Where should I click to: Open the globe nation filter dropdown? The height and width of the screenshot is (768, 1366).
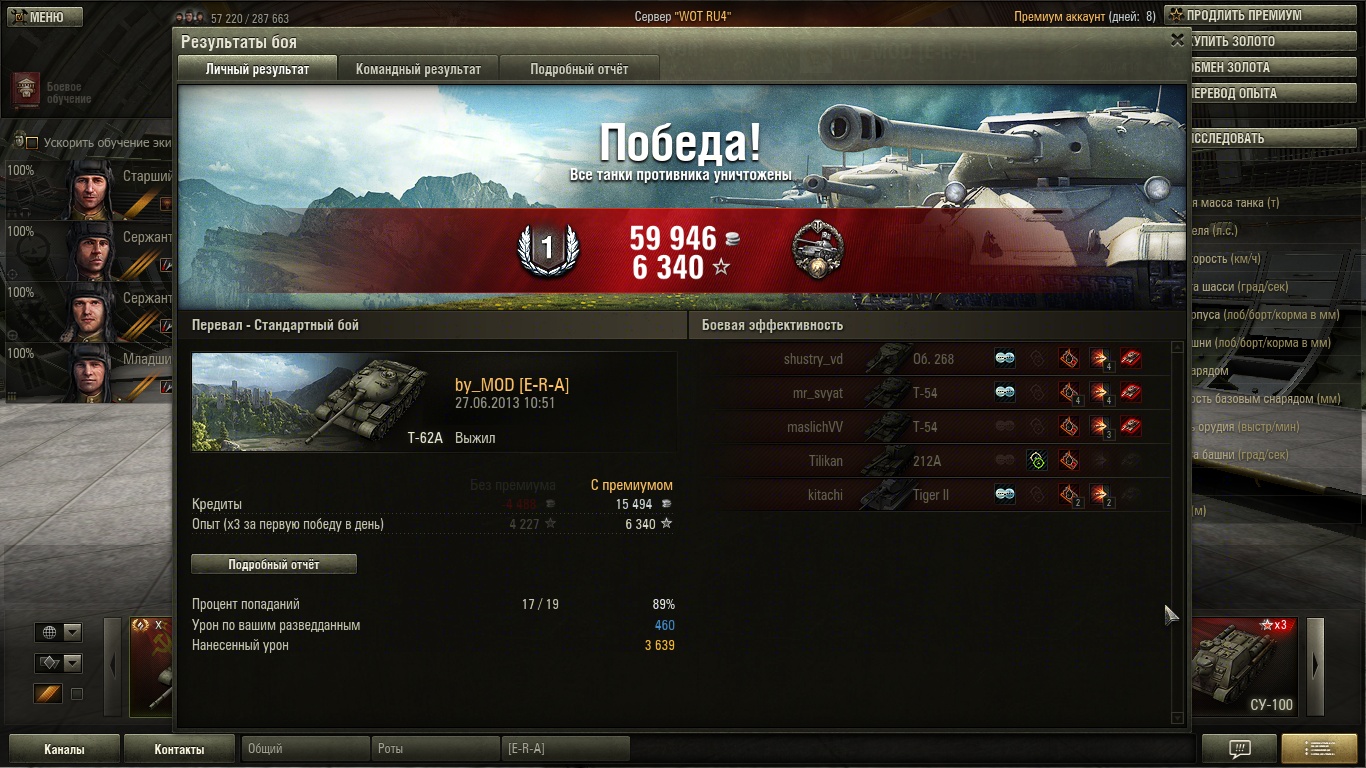click(x=58, y=632)
